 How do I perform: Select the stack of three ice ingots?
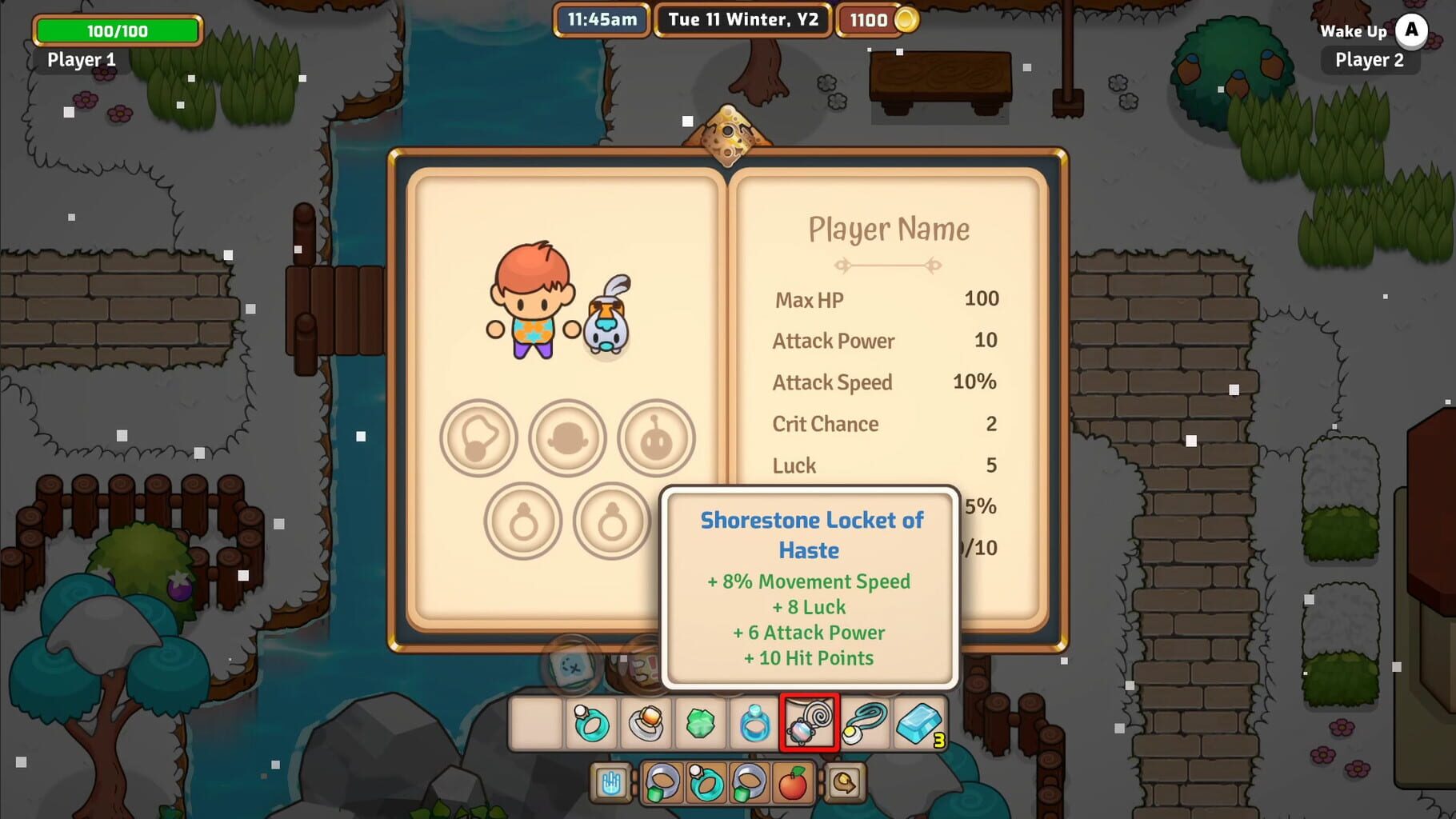pyautogui.click(x=918, y=722)
